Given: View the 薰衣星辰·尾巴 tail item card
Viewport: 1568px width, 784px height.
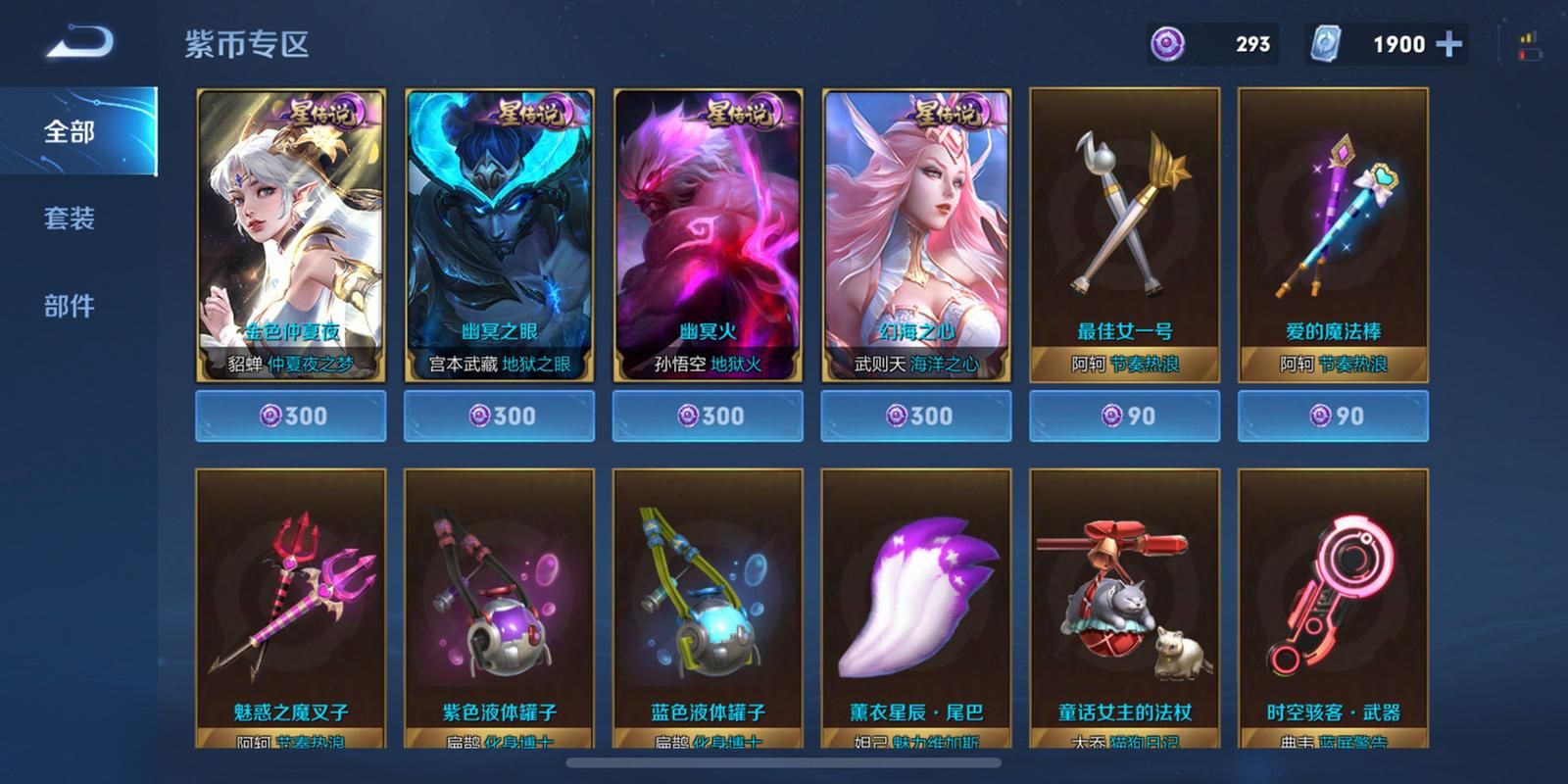Looking at the screenshot, I should [x=916, y=608].
